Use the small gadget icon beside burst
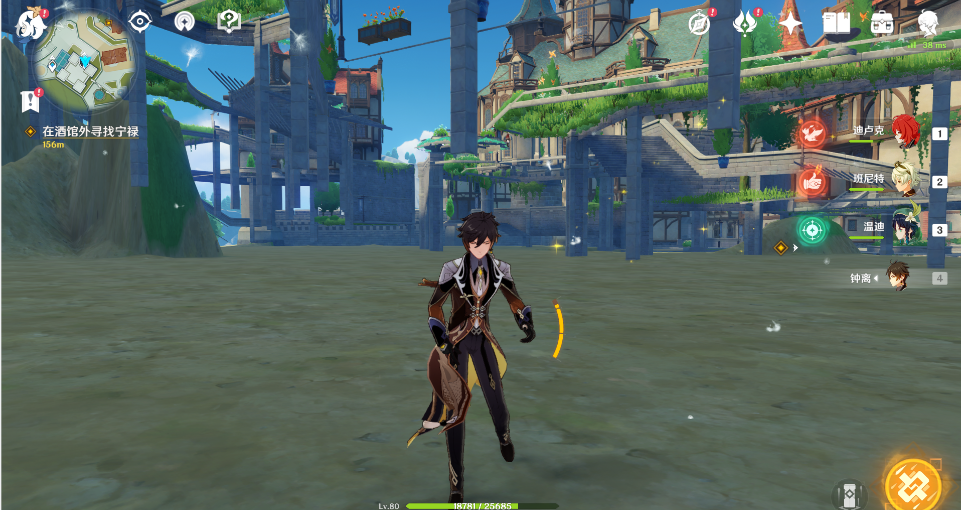961x510 pixels. click(850, 493)
